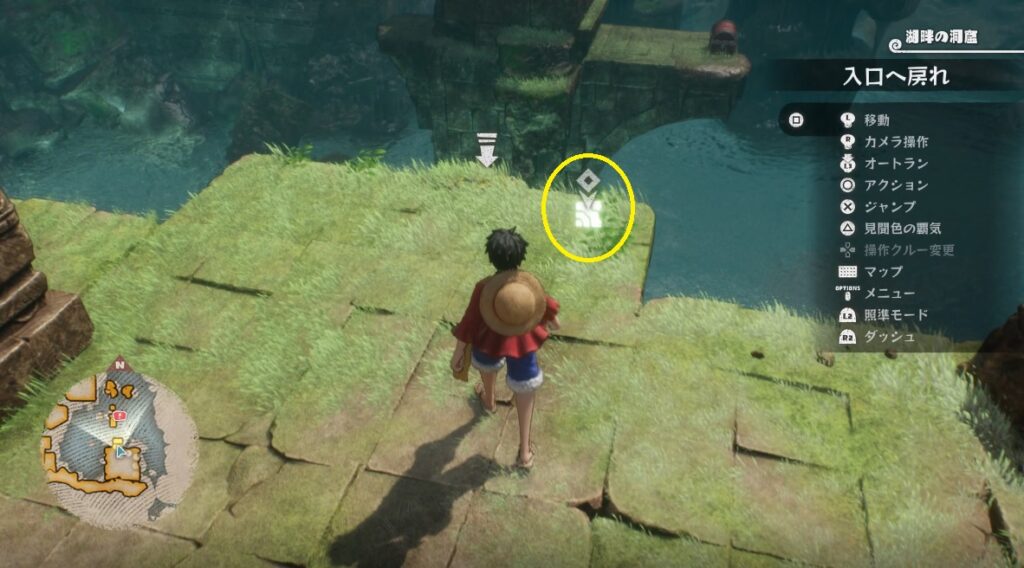Click the white downward arrow waypoint marker
Image resolution: width=1024 pixels, height=568 pixels.
(x=487, y=152)
